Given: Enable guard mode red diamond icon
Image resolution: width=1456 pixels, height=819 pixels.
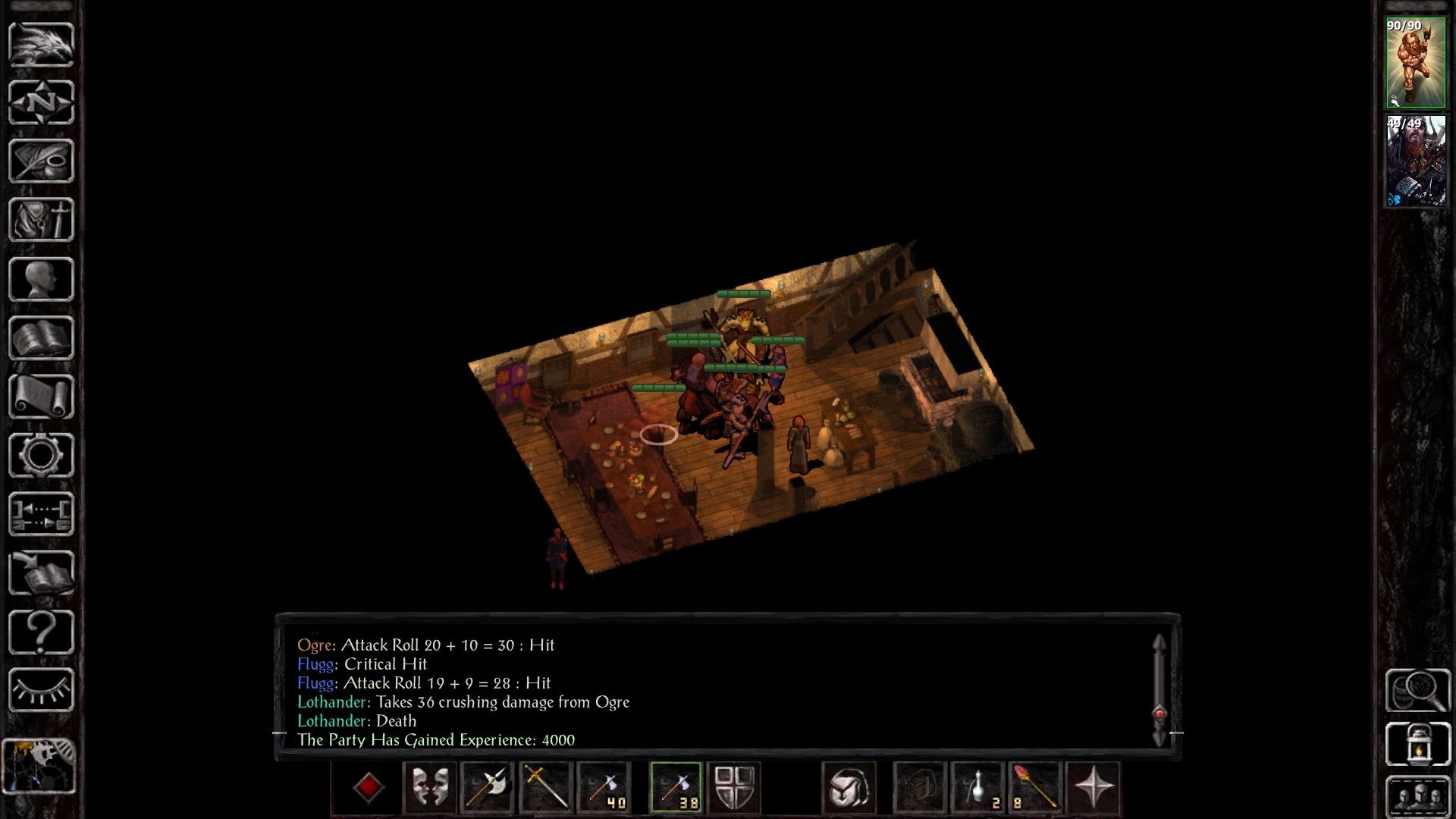Looking at the screenshot, I should click(x=369, y=787).
